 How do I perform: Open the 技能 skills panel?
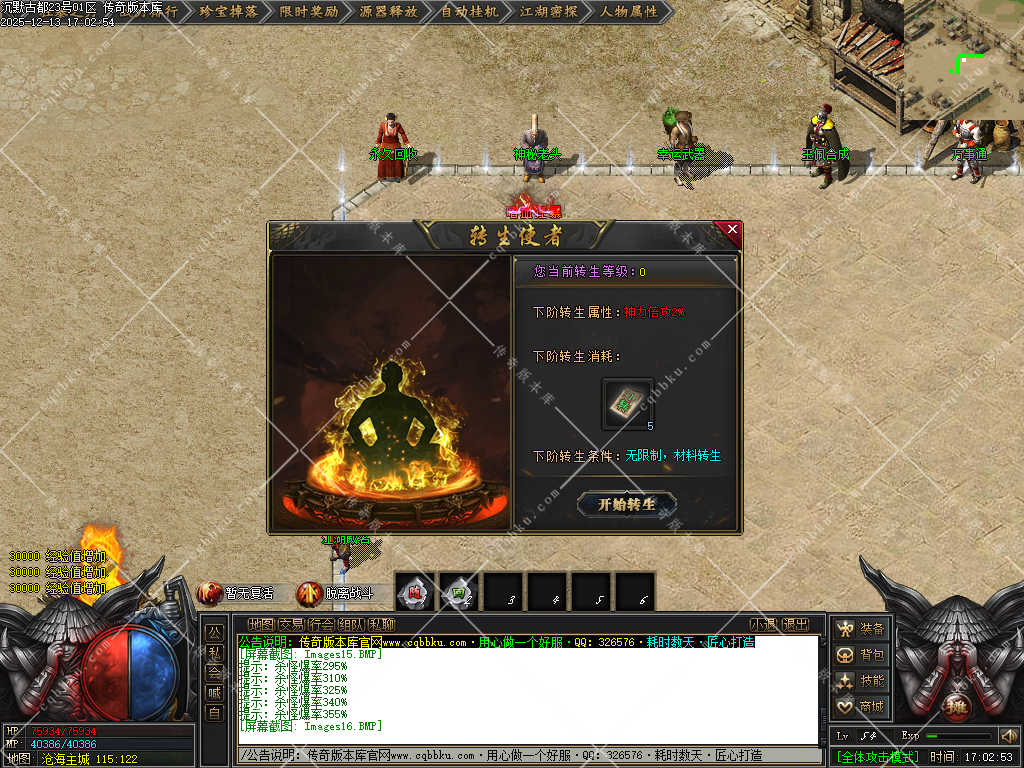(861, 681)
